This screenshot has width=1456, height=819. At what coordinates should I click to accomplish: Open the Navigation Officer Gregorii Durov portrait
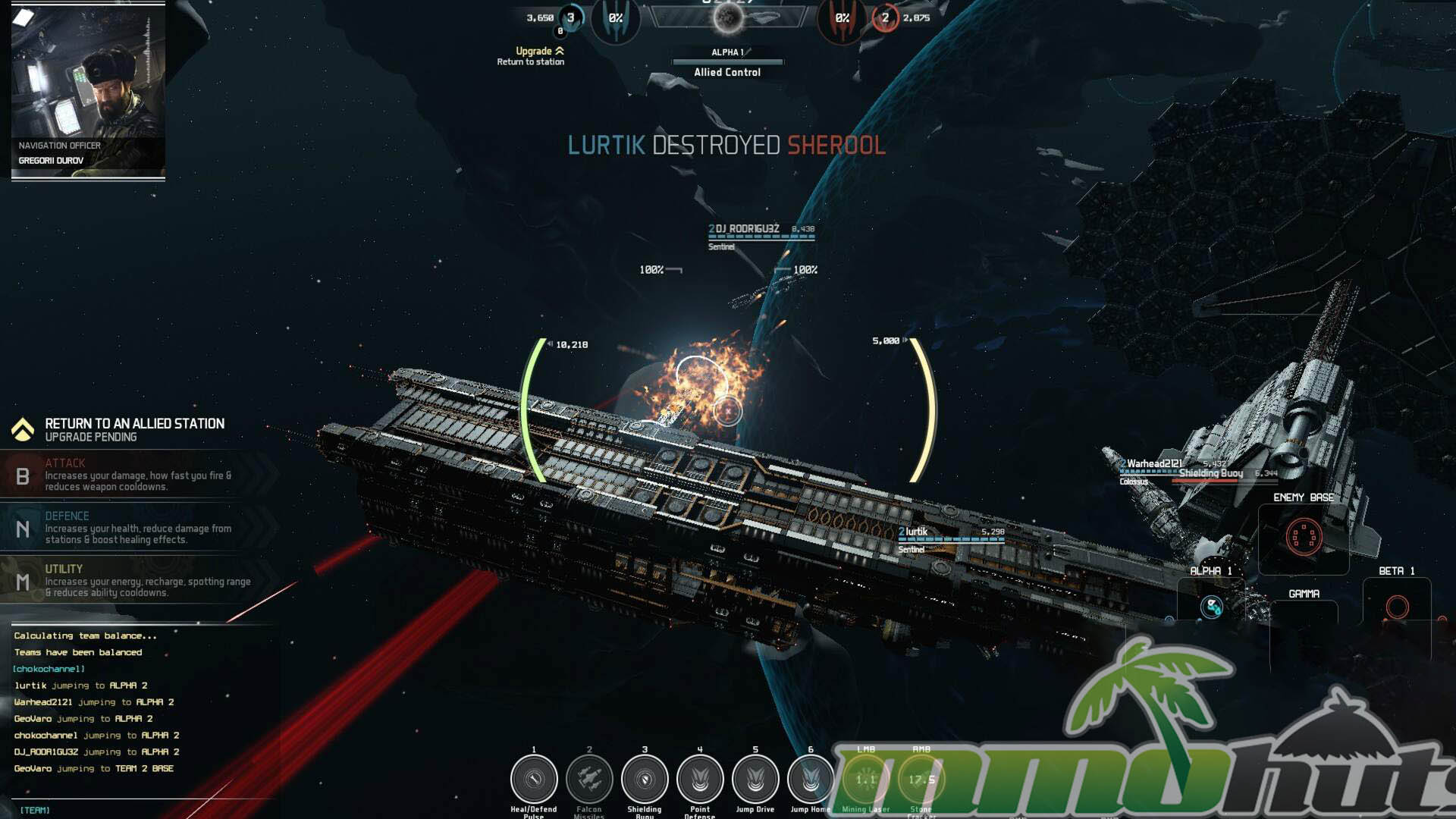tap(88, 91)
